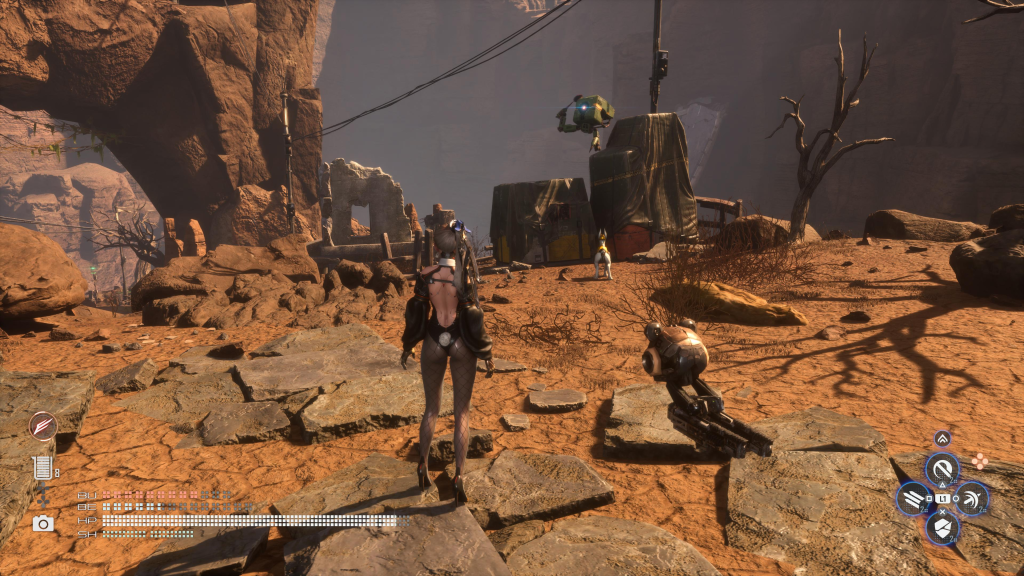The width and height of the screenshot is (1024, 576).
Task: Trigger the triple-slash skill on the wheel's left
Action: 914,498
